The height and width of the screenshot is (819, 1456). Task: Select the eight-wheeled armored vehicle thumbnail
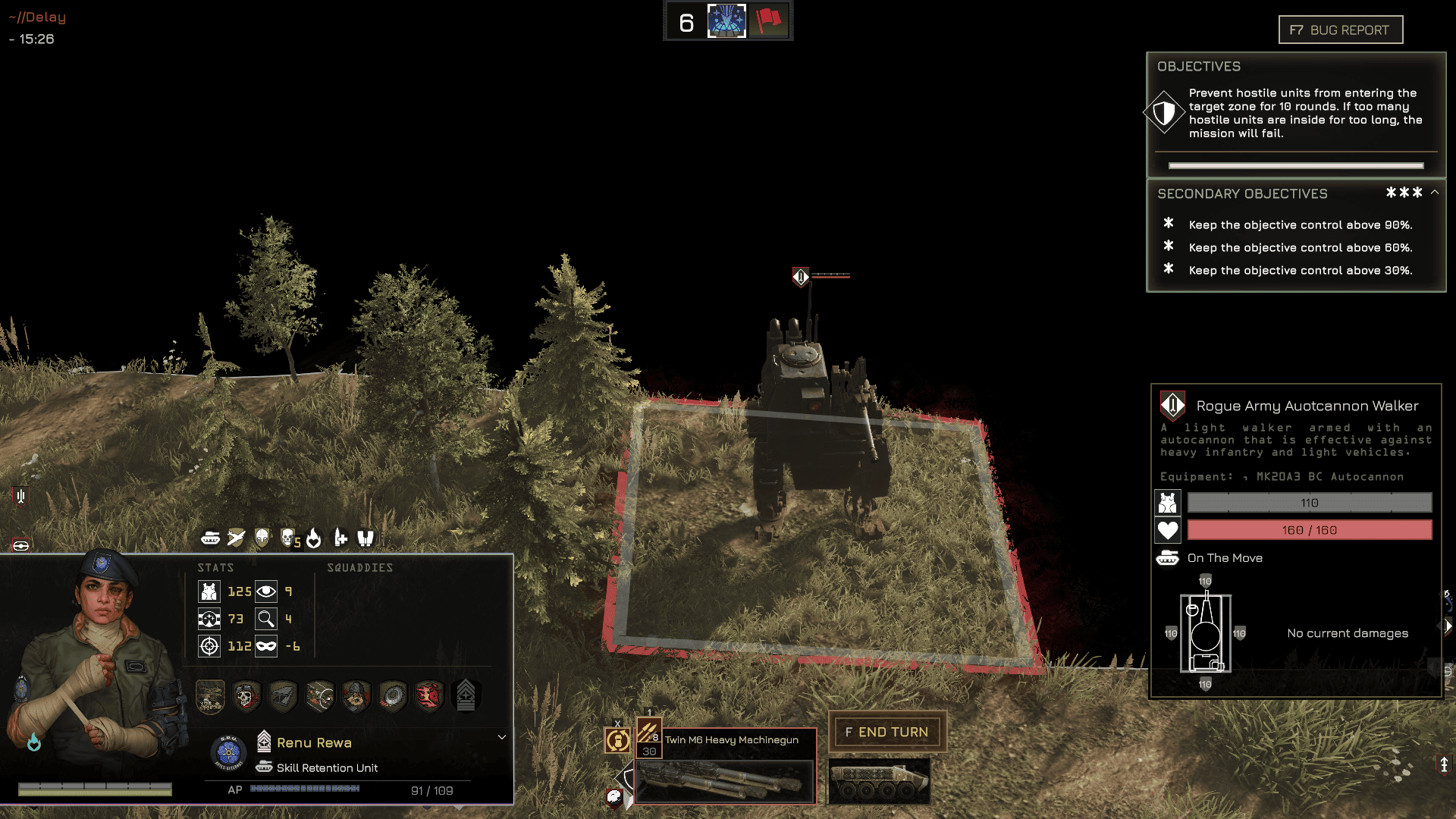(x=879, y=781)
